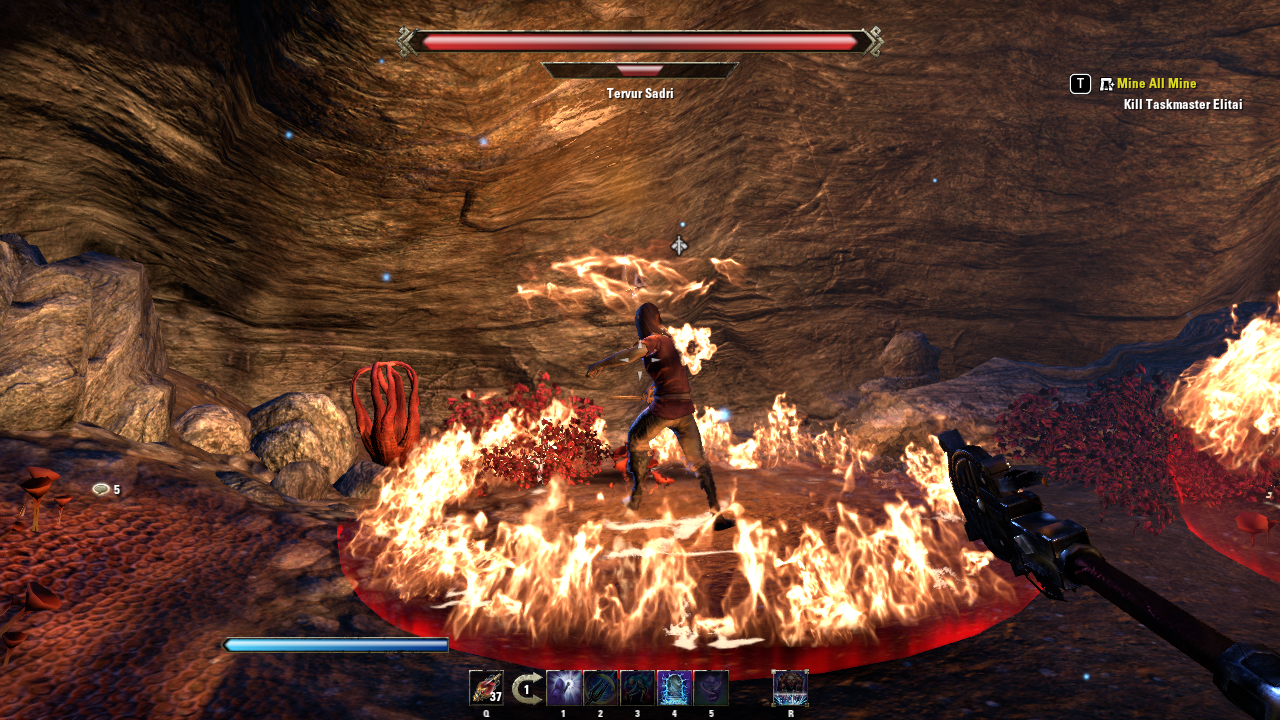Open the Mine All Mine quest tracker
The height and width of the screenshot is (720, 1280).
[1156, 84]
